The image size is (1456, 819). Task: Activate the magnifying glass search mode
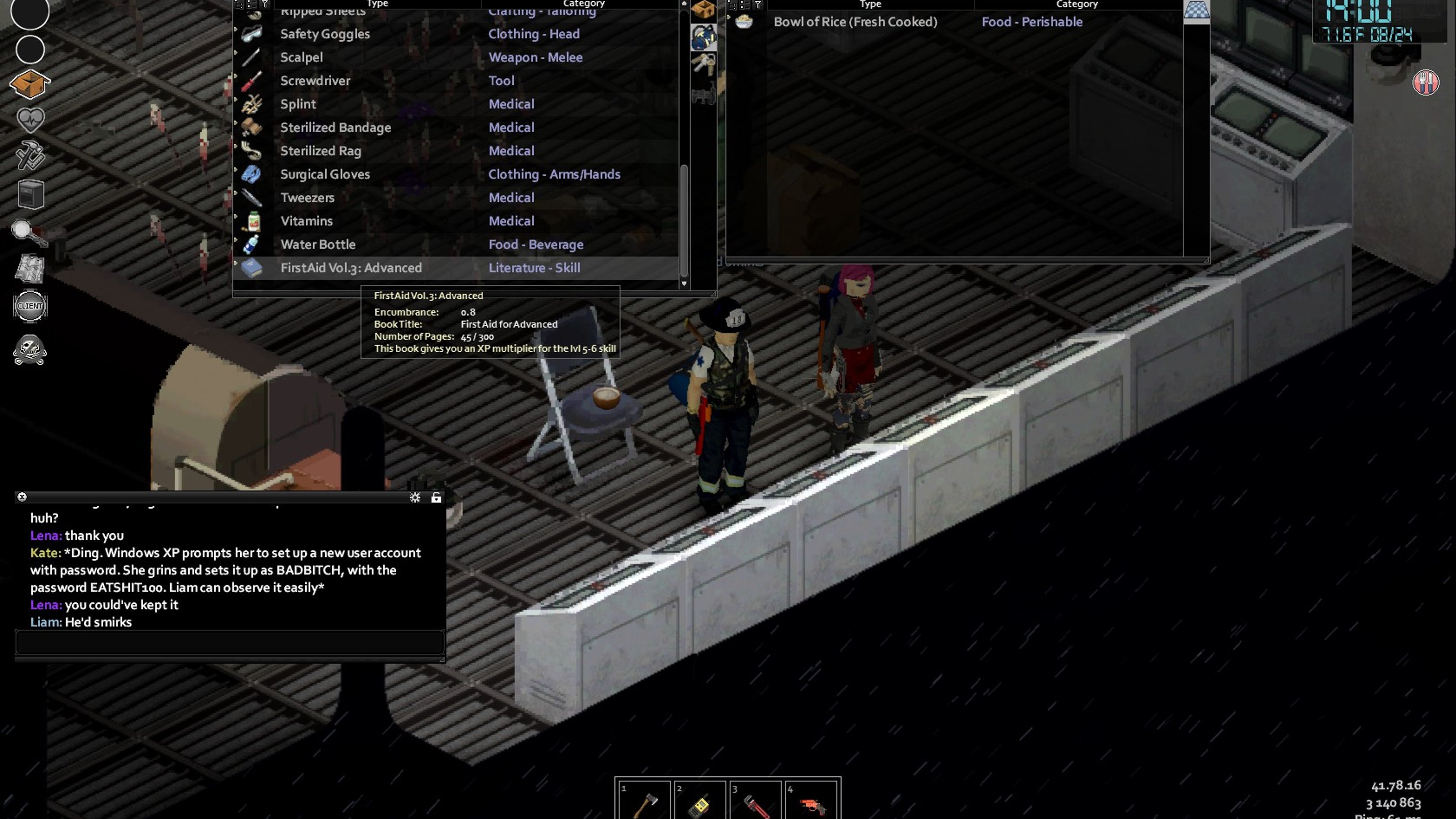pos(28,232)
